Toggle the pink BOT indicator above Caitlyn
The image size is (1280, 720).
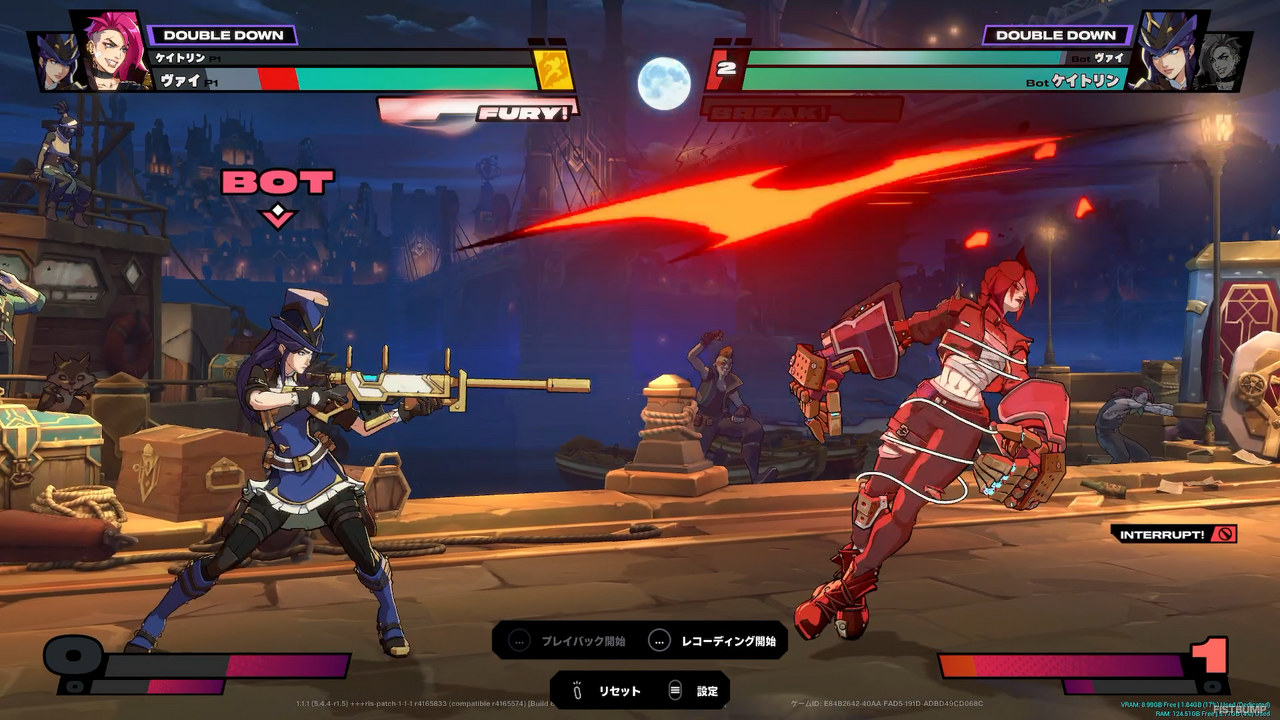click(x=275, y=182)
